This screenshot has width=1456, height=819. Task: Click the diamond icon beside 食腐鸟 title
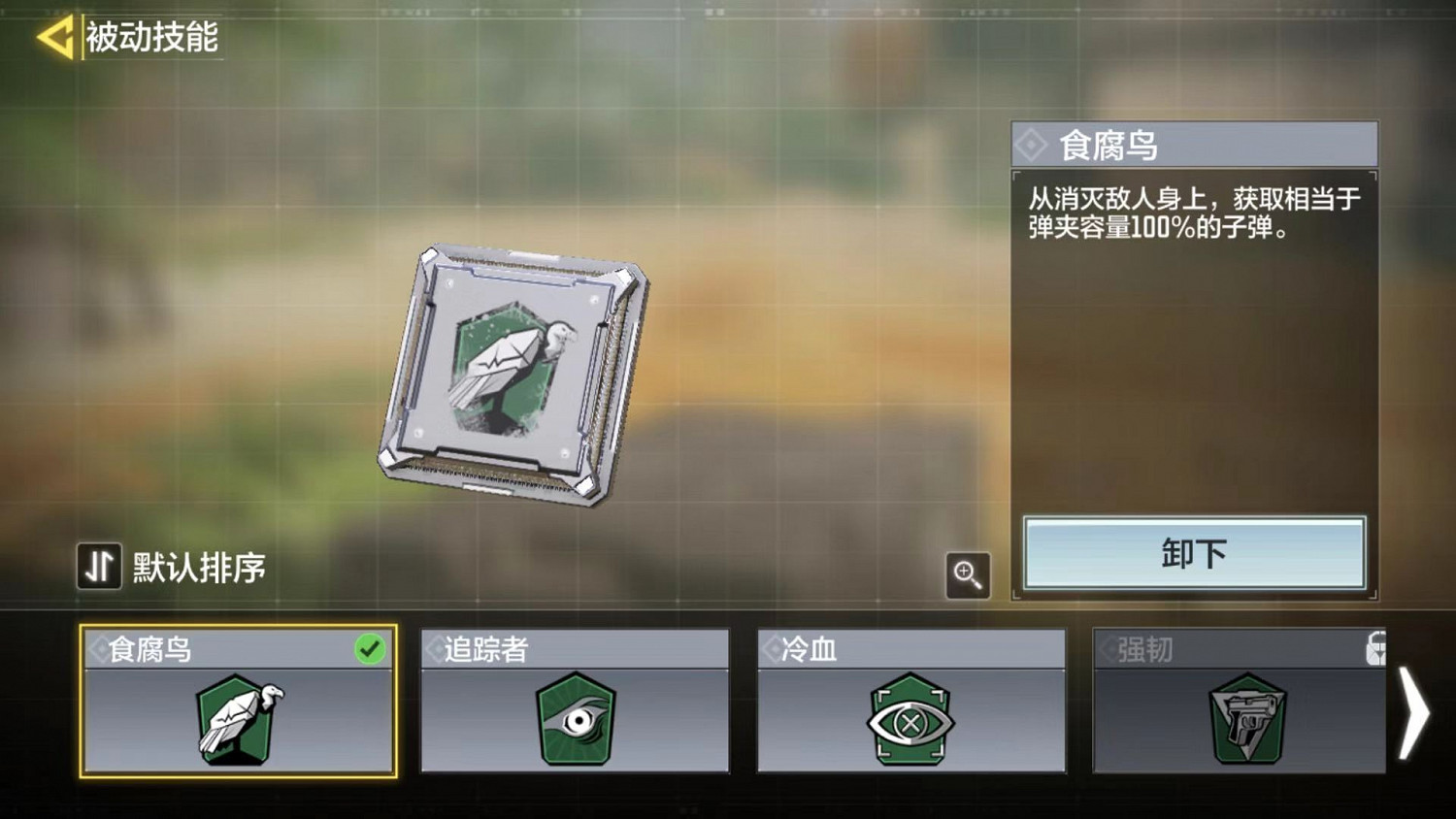[1035, 144]
